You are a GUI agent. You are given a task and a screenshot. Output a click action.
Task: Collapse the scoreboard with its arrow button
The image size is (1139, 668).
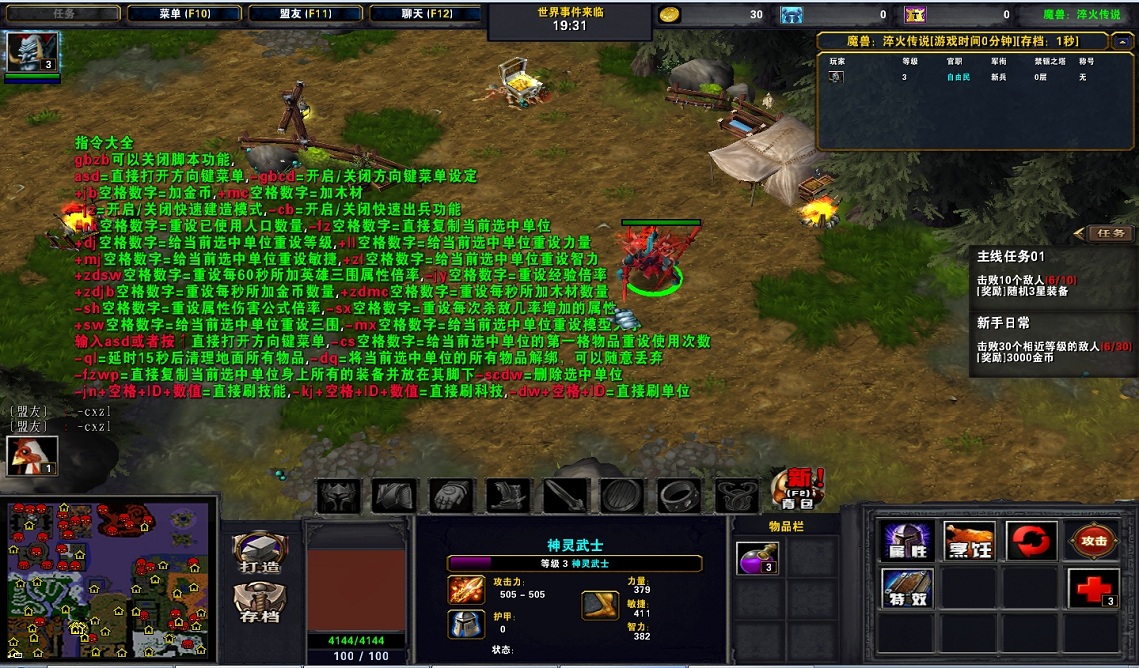tap(1122, 41)
